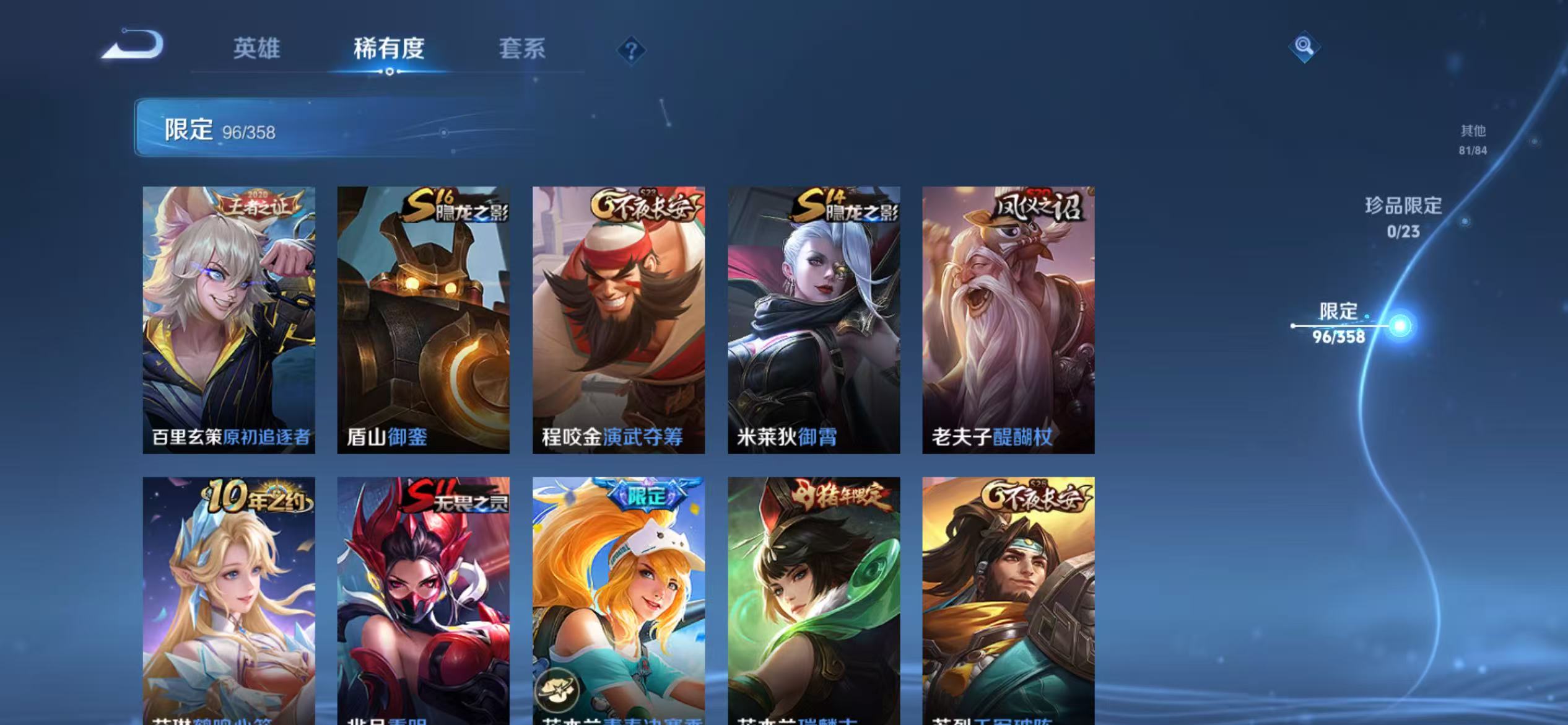Open the help question mark icon
Image resolution: width=1568 pixels, height=725 pixels.
pyautogui.click(x=630, y=50)
